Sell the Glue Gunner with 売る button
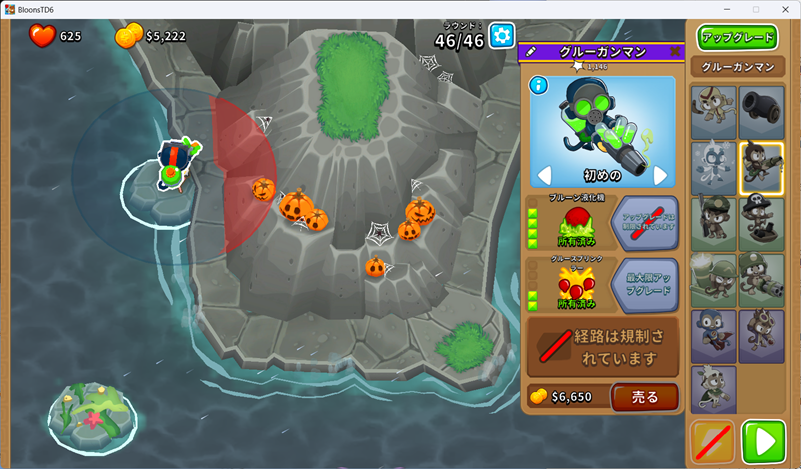 [x=645, y=397]
